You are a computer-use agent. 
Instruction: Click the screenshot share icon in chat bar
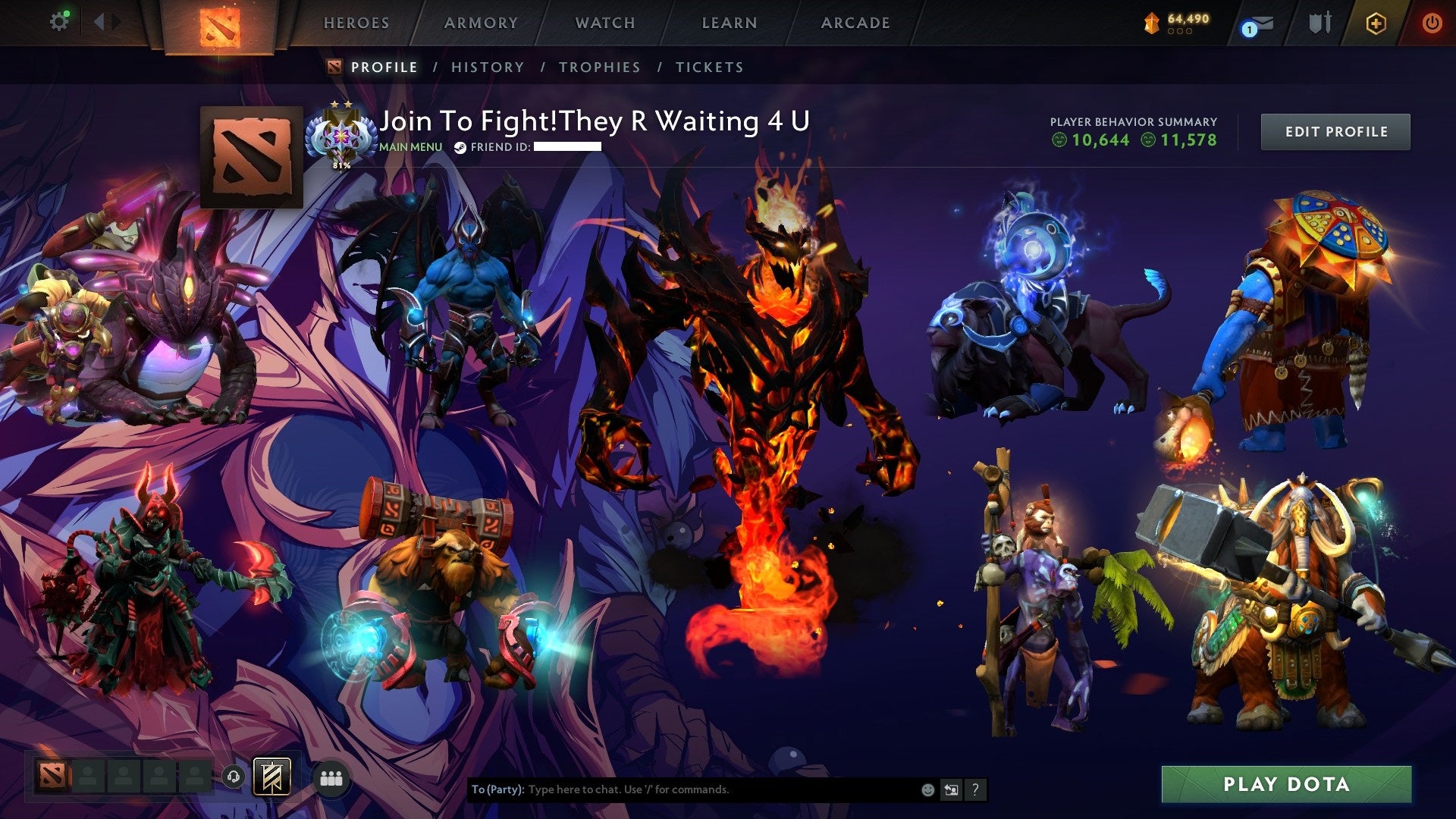click(x=951, y=789)
